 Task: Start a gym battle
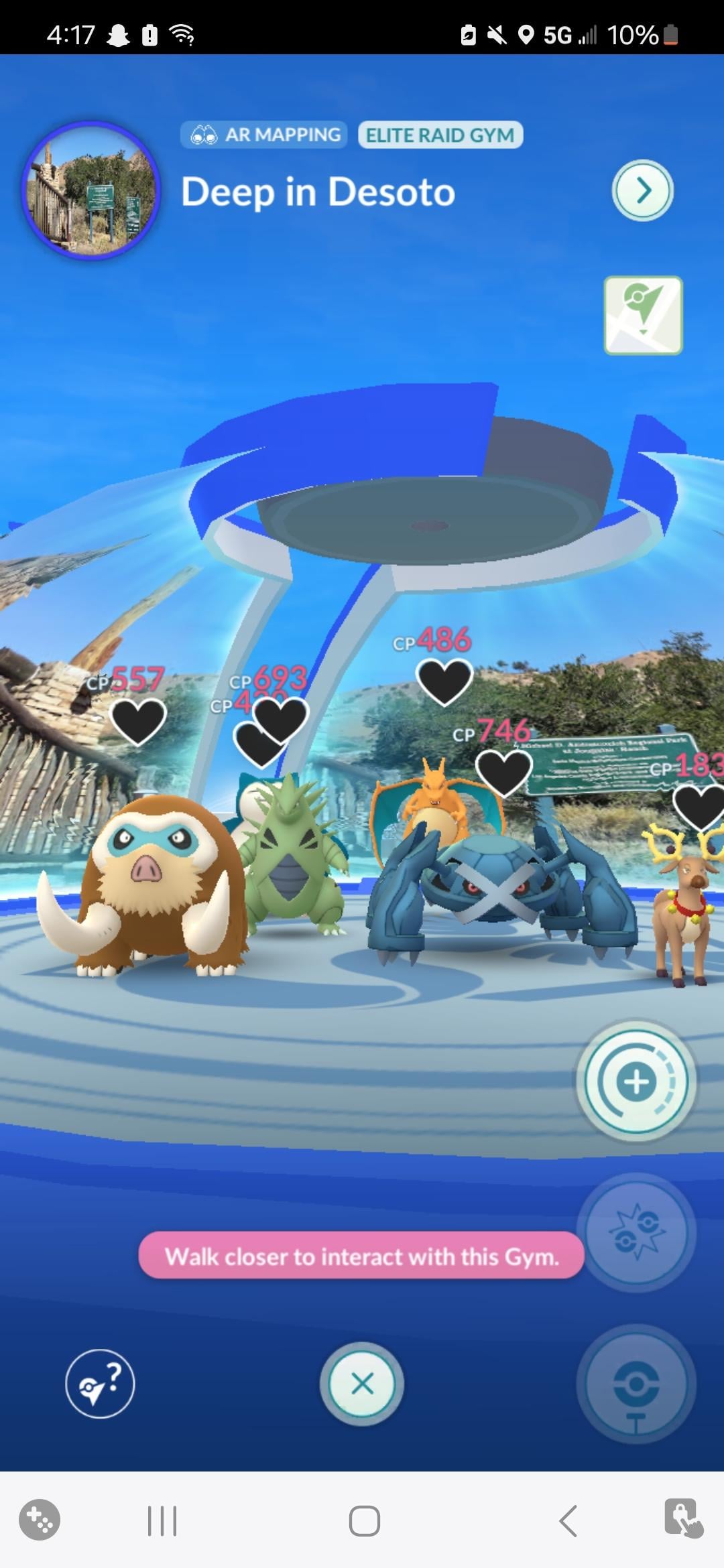point(636,1232)
